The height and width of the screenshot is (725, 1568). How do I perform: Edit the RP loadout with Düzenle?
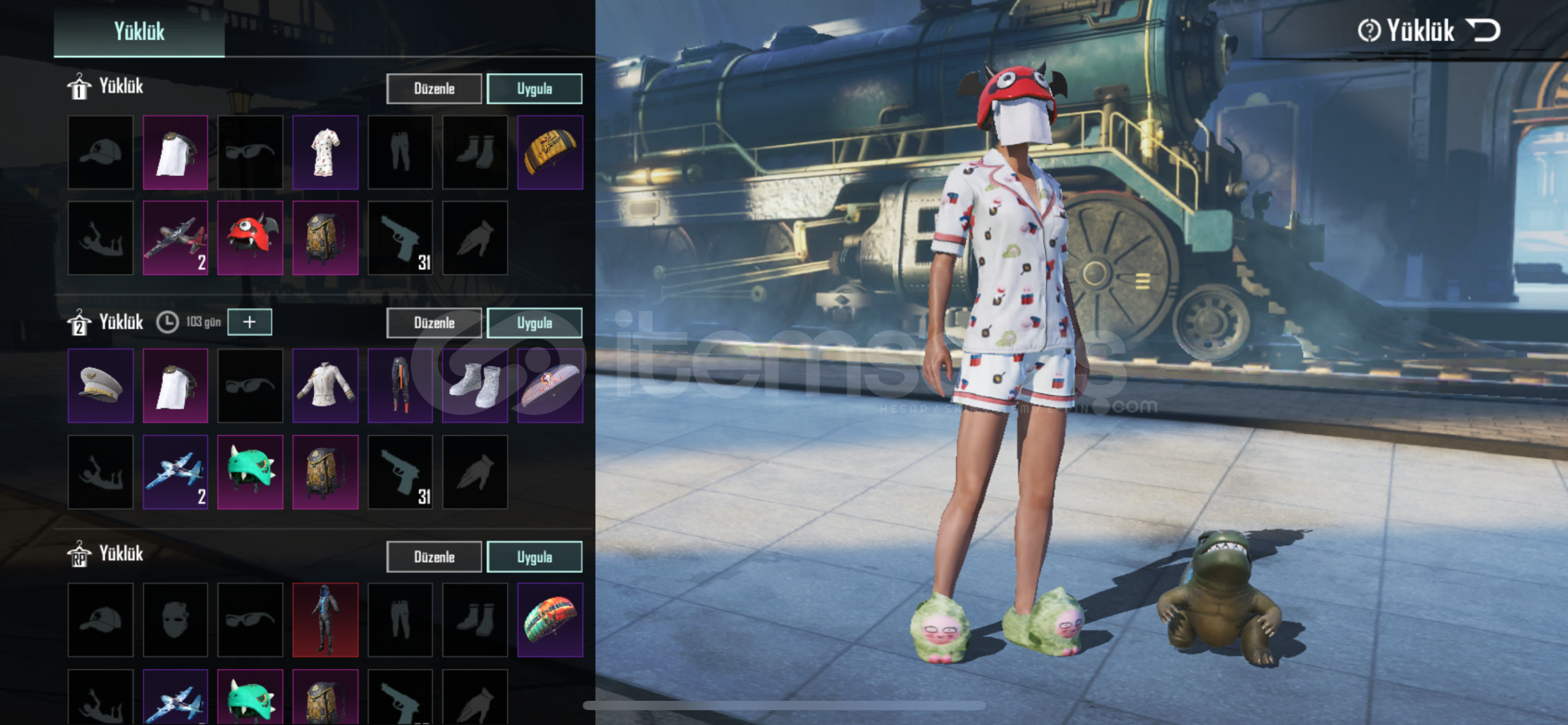433,557
